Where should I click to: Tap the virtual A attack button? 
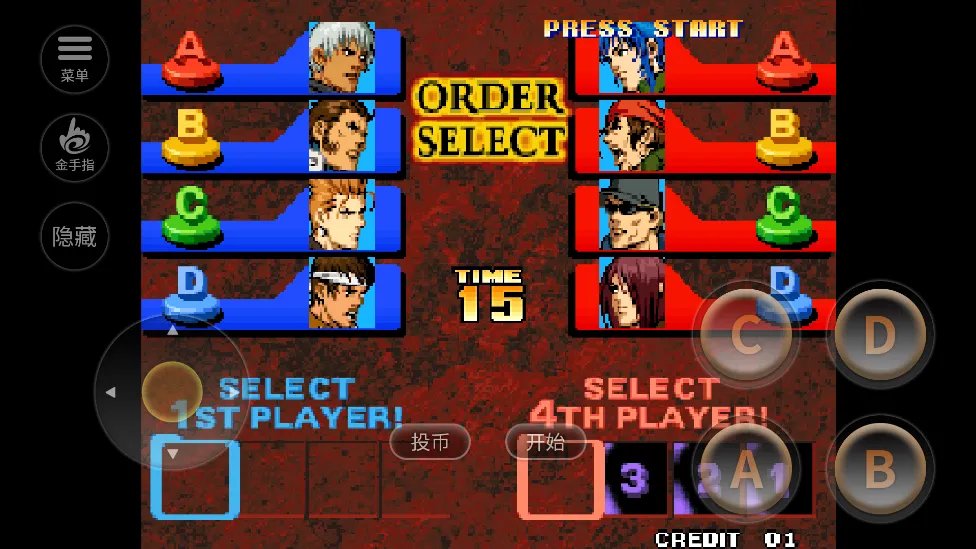pyautogui.click(x=745, y=468)
